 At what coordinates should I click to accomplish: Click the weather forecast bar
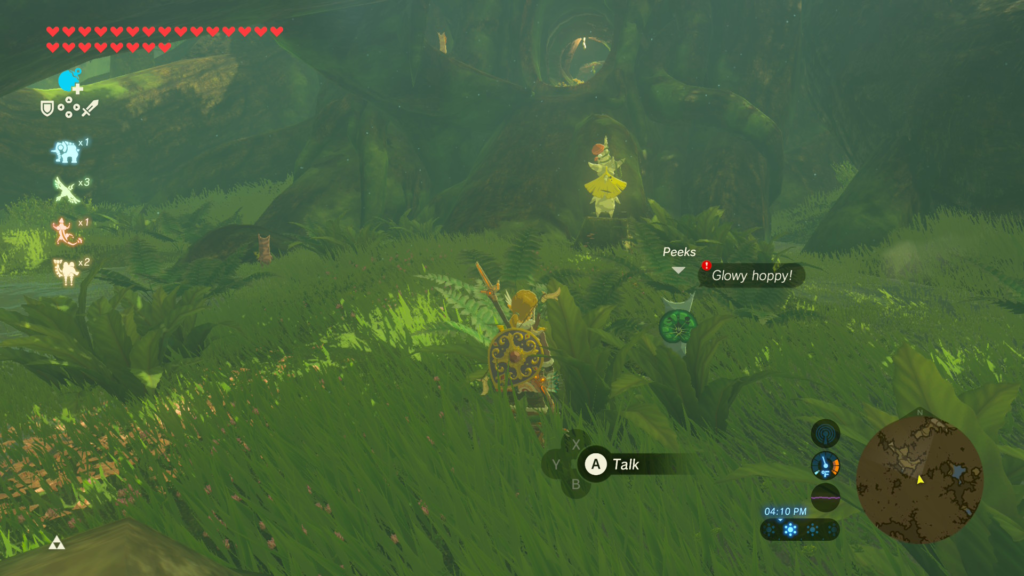pyautogui.click(x=799, y=530)
